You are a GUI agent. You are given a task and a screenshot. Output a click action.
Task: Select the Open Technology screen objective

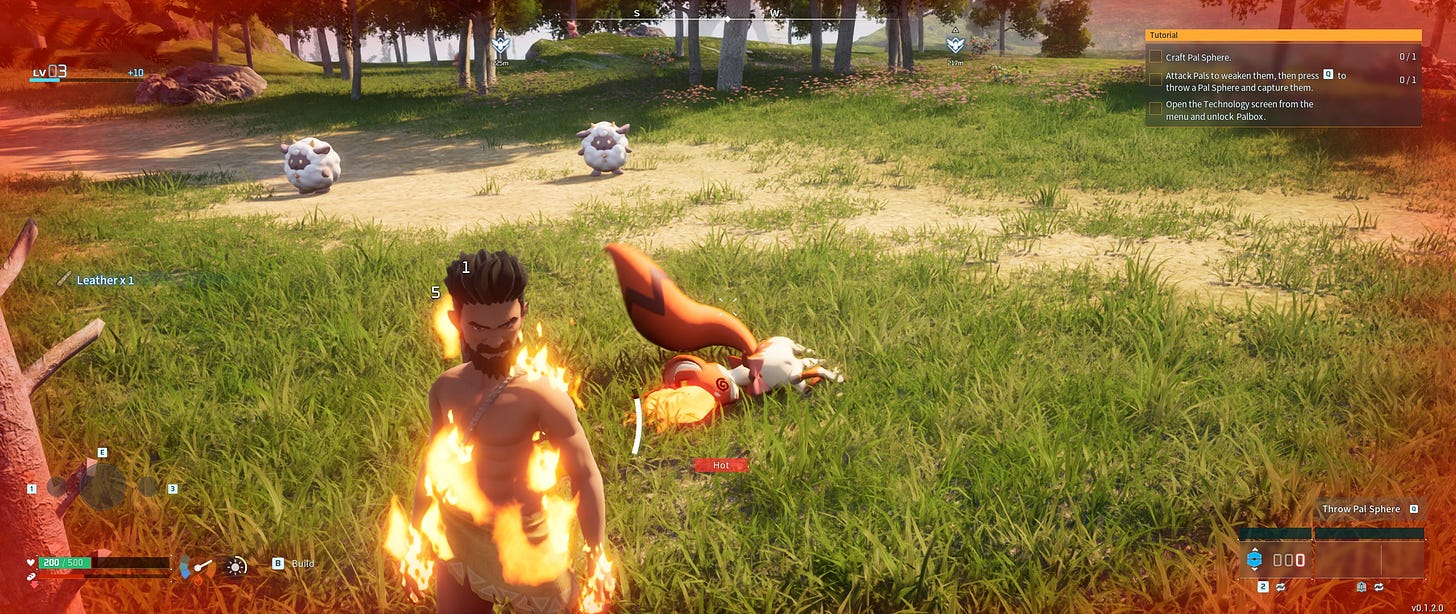tap(1239, 110)
